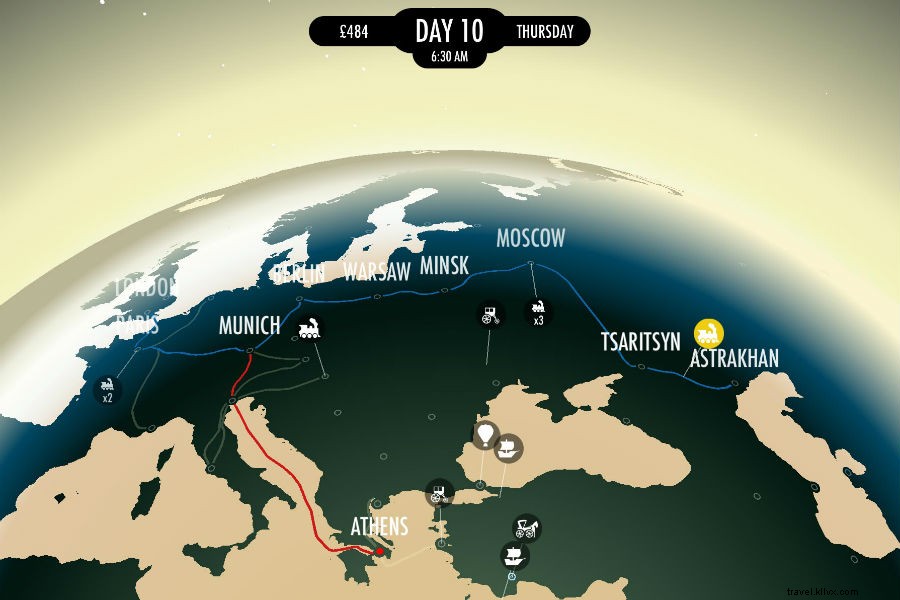Viewport: 900px width, 600px height.
Task: Select the ship icon beside the balloon
Action: coord(510,448)
